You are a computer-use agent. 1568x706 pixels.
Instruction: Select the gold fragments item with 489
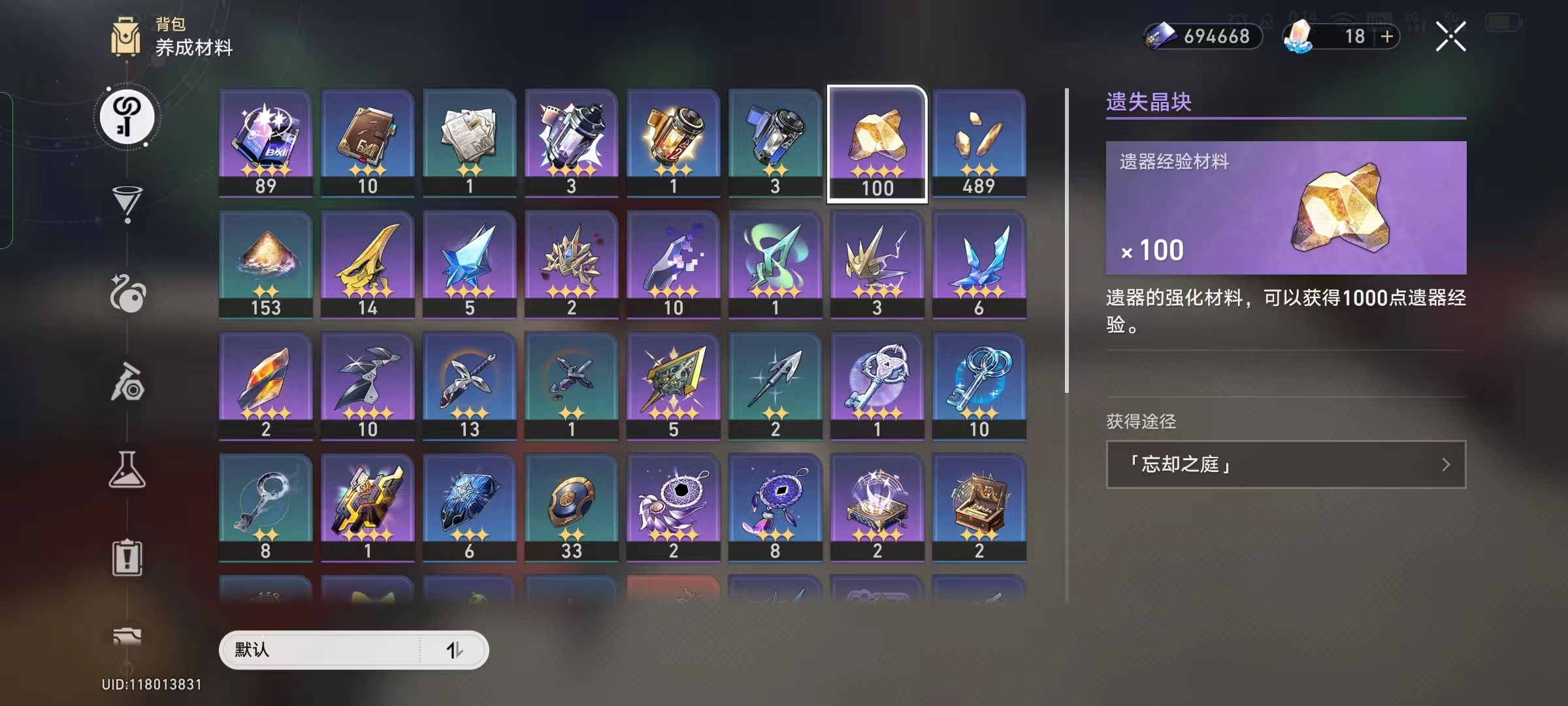click(979, 143)
